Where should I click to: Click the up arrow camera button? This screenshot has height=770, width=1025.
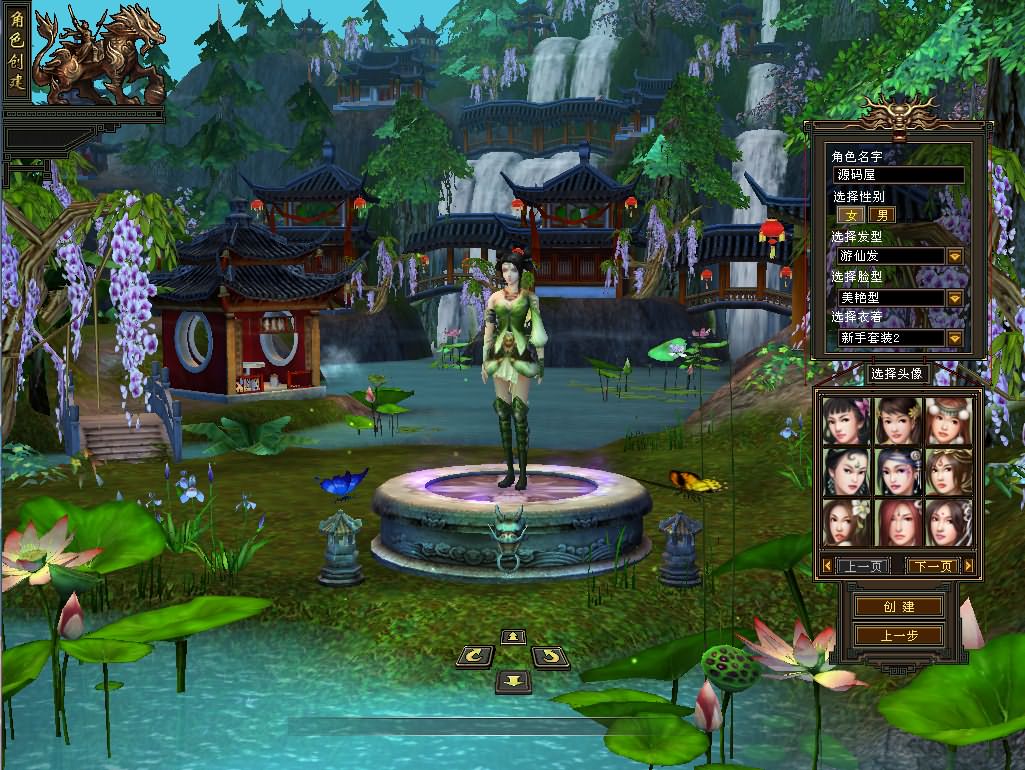tap(513, 637)
